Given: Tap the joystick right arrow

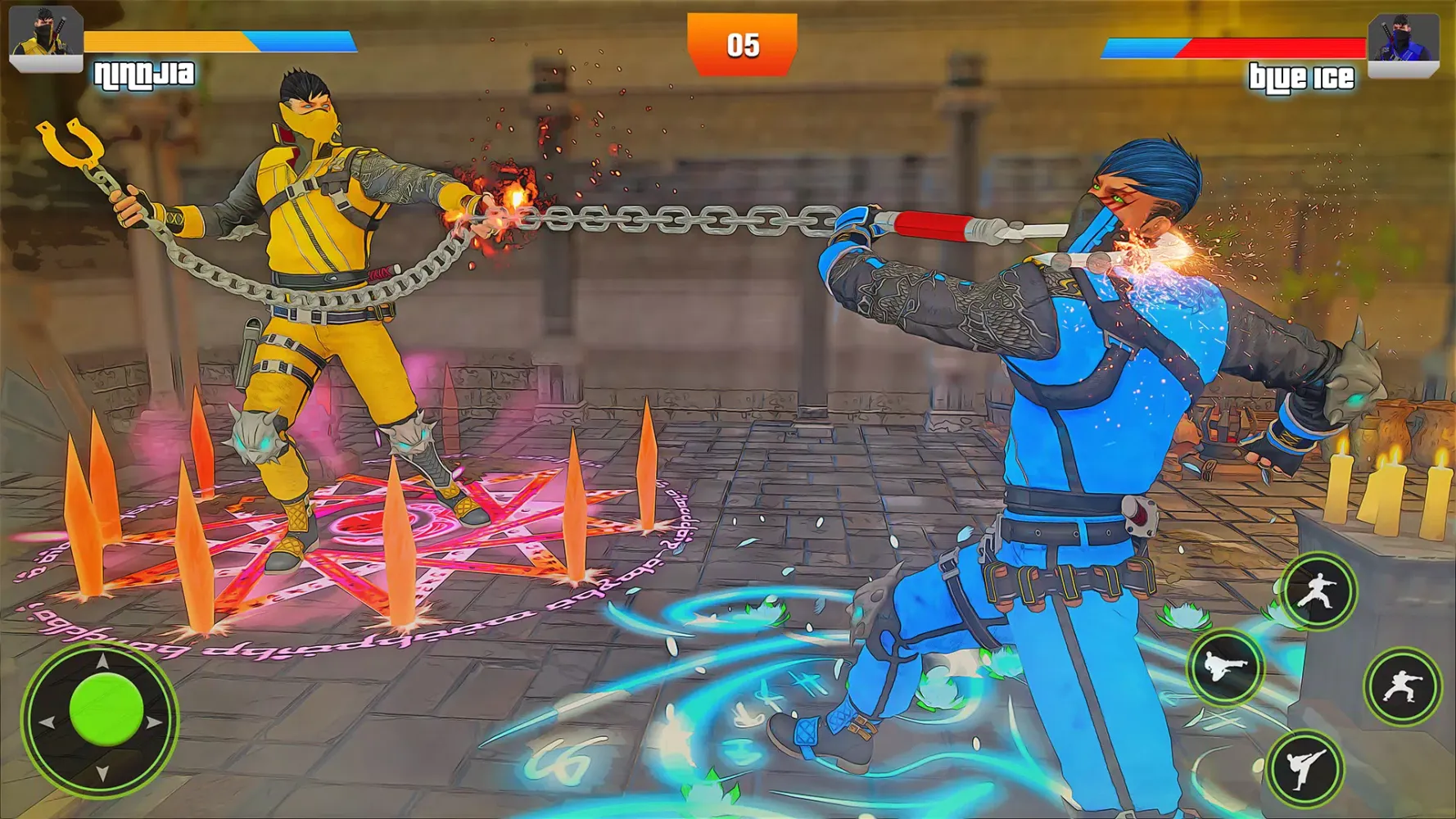Looking at the screenshot, I should tap(152, 722).
